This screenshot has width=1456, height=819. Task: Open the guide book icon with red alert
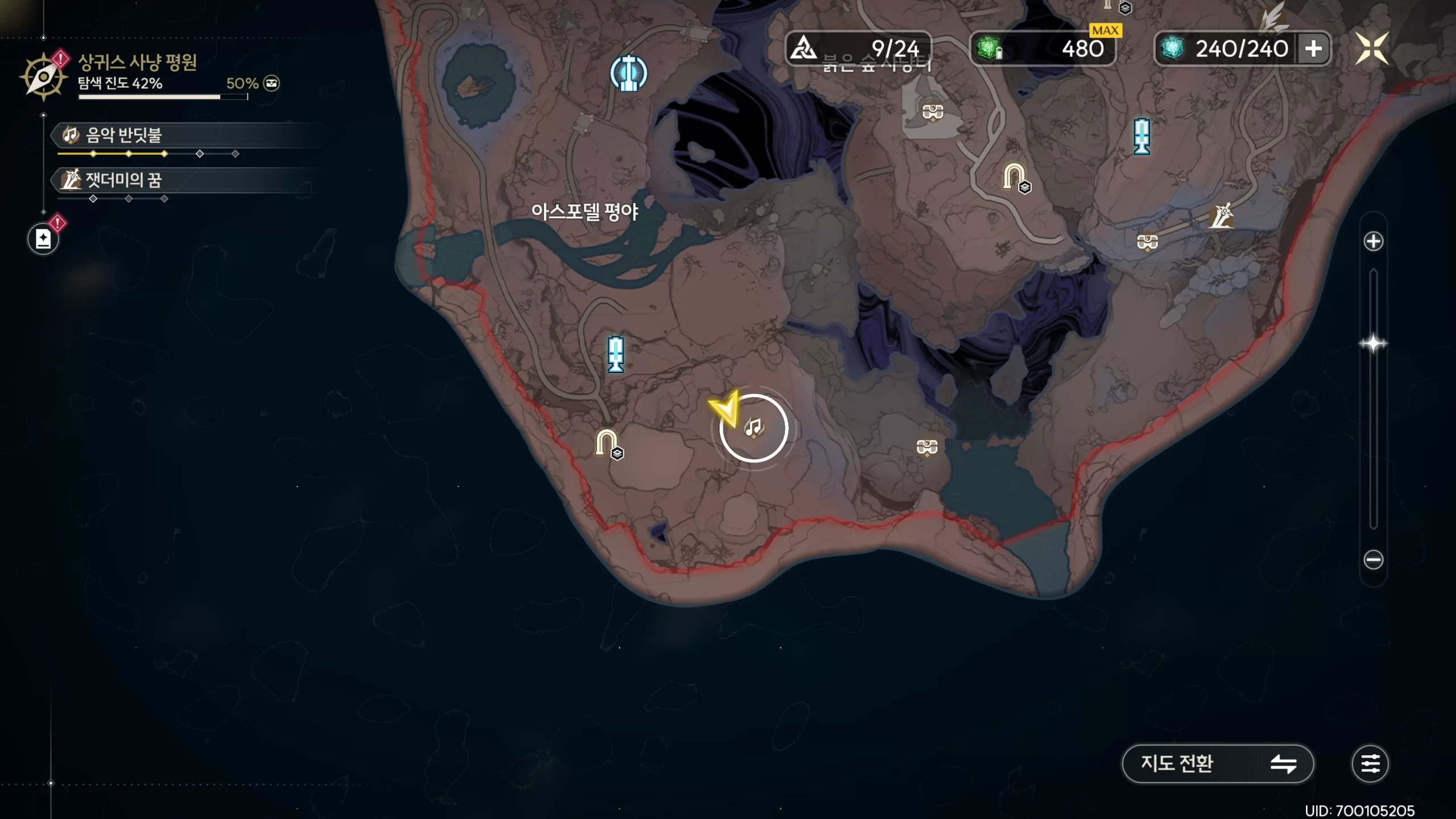click(43, 239)
